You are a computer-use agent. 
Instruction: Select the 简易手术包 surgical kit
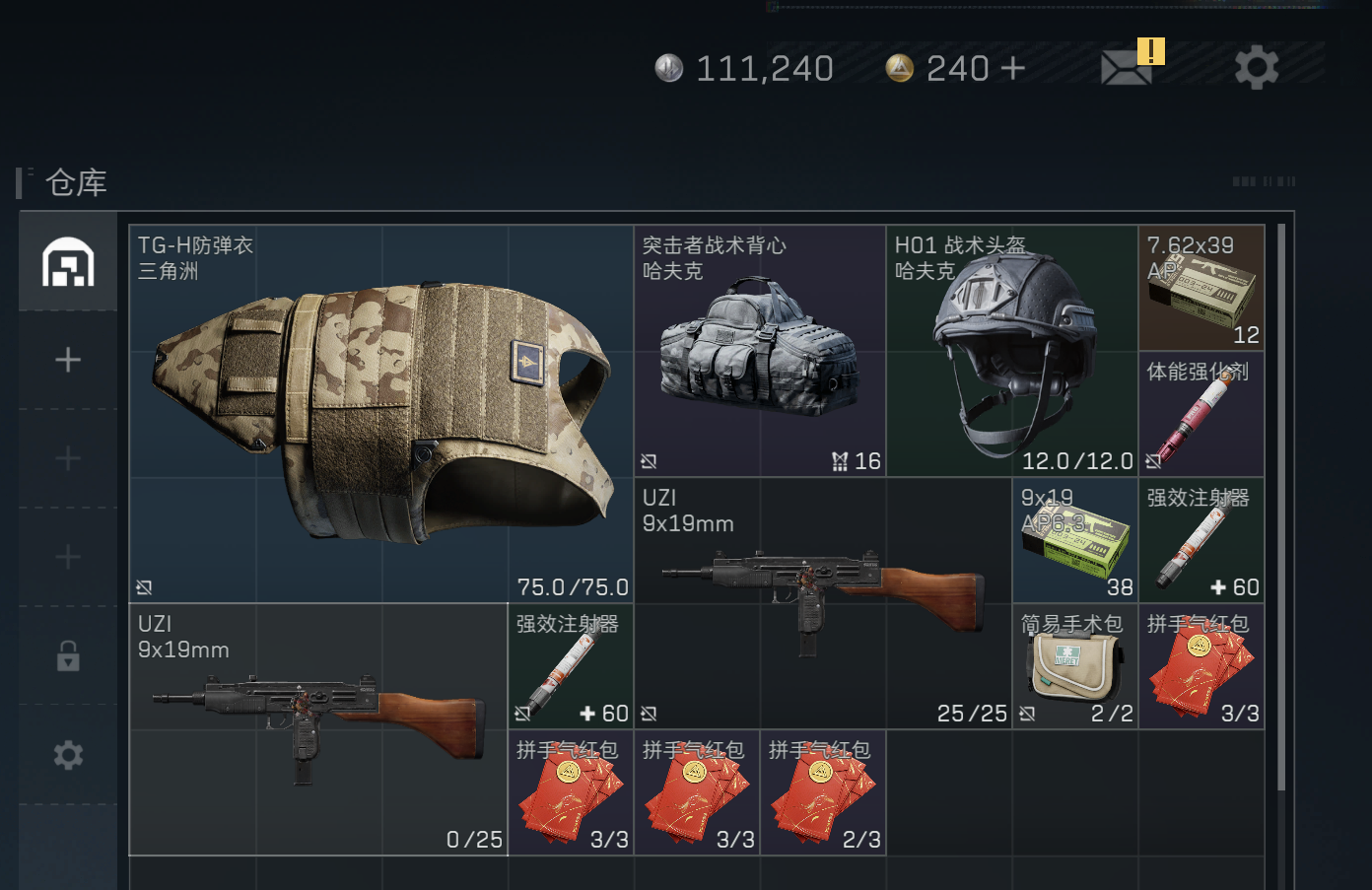(x=1075, y=666)
